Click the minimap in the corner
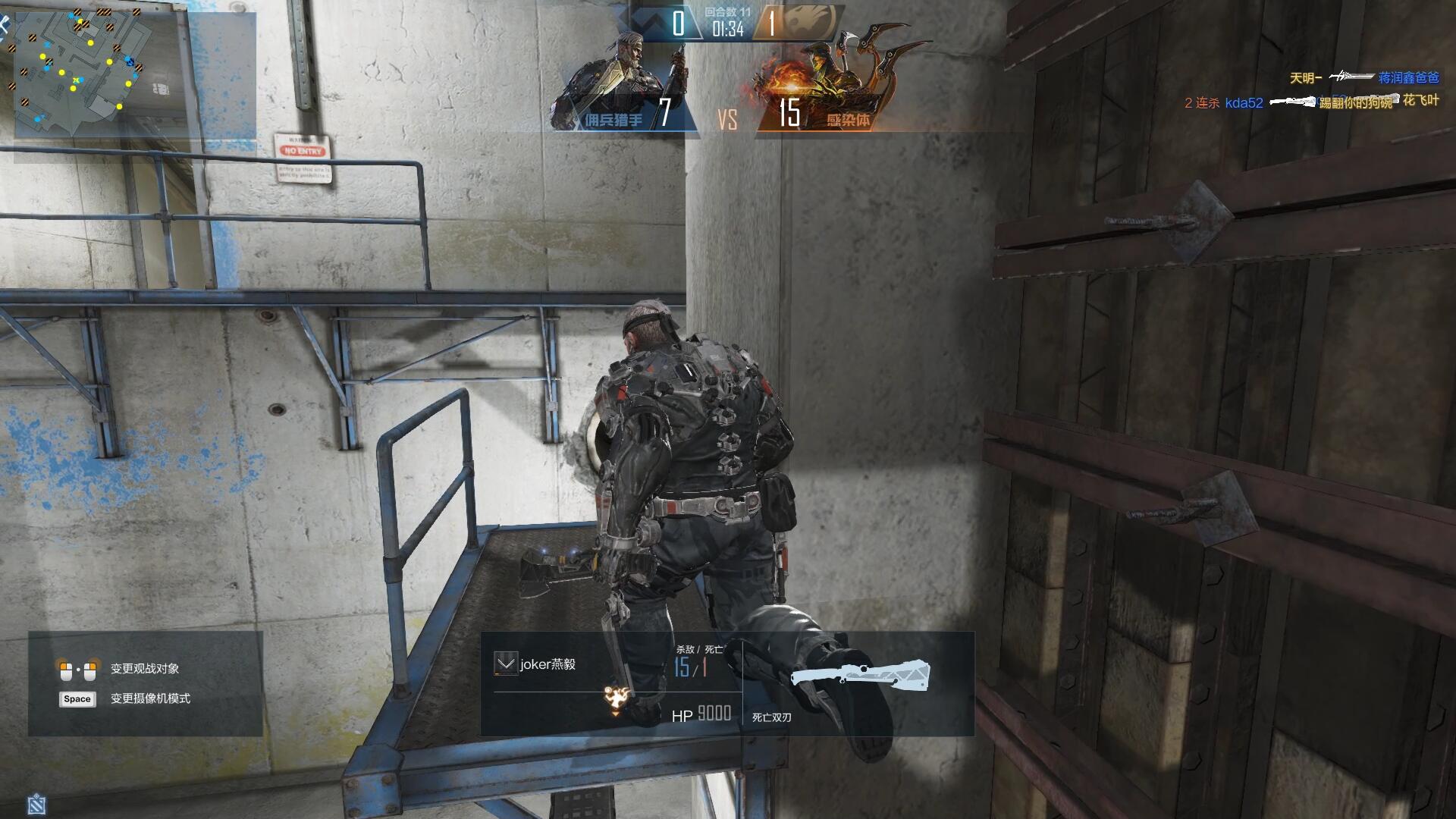1456x819 pixels. tap(82, 74)
